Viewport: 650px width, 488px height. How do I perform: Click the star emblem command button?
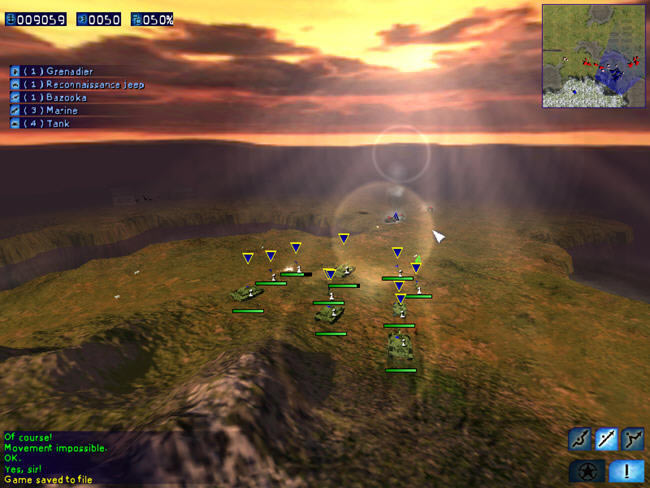pyautogui.click(x=586, y=471)
